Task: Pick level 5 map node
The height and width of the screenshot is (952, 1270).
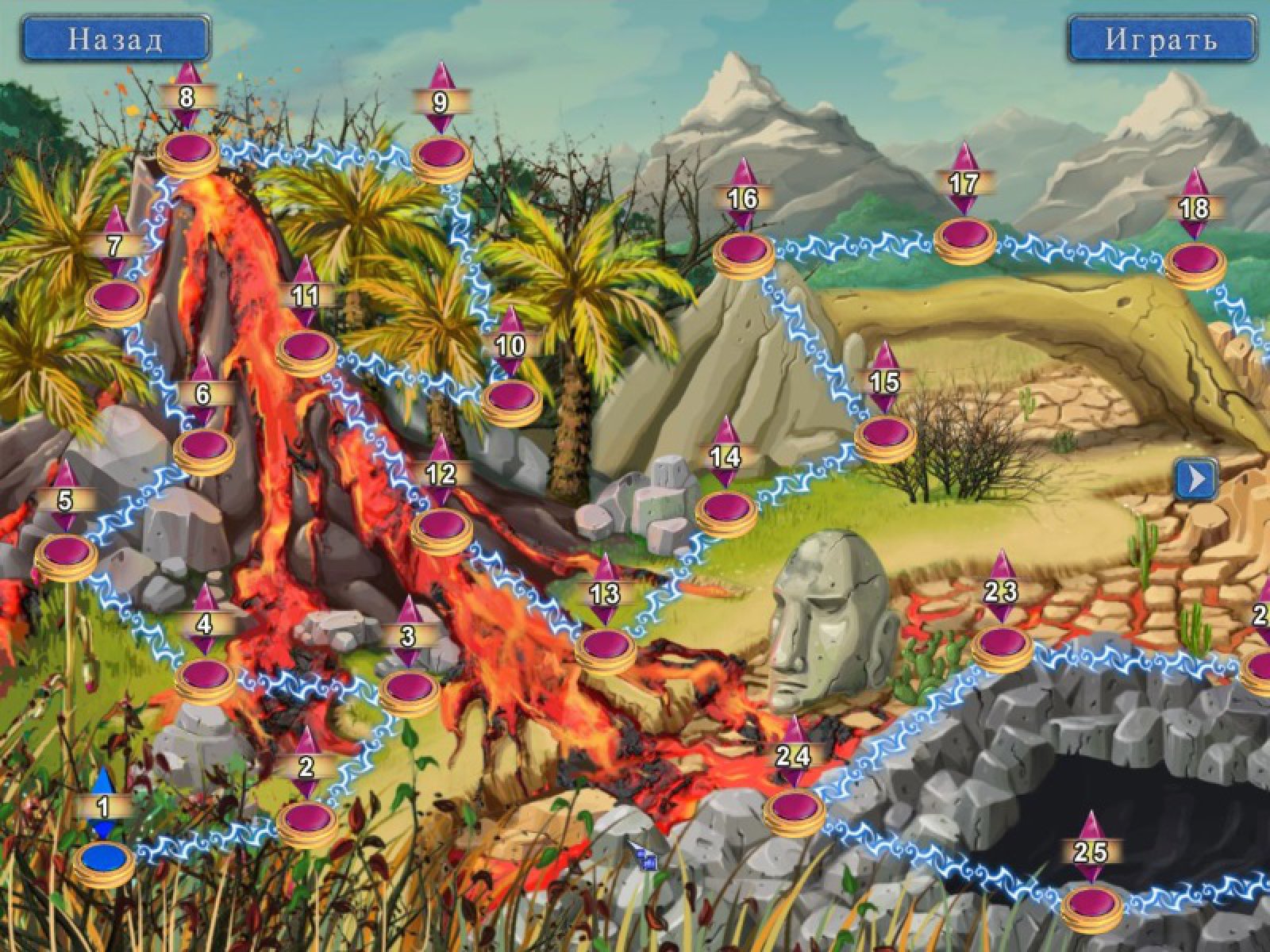Action: click(66, 550)
